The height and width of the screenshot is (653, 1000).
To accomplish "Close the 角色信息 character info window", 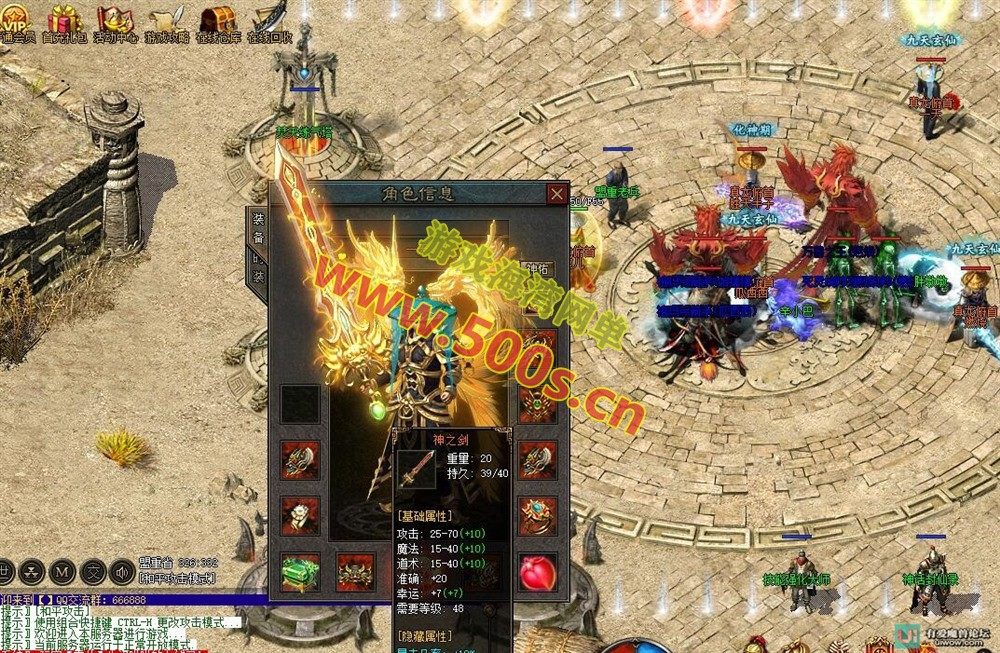I will tap(556, 194).
